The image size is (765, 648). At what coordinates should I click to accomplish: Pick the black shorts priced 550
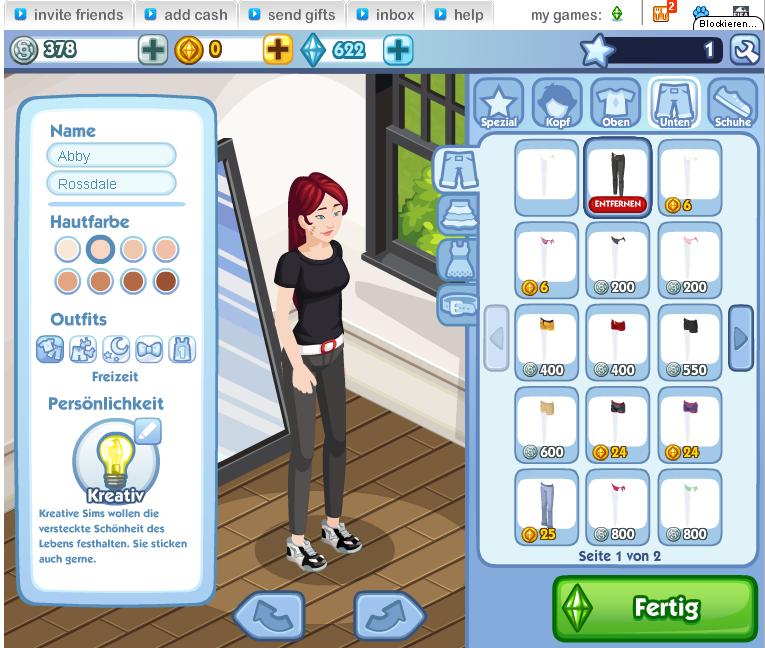(689, 342)
